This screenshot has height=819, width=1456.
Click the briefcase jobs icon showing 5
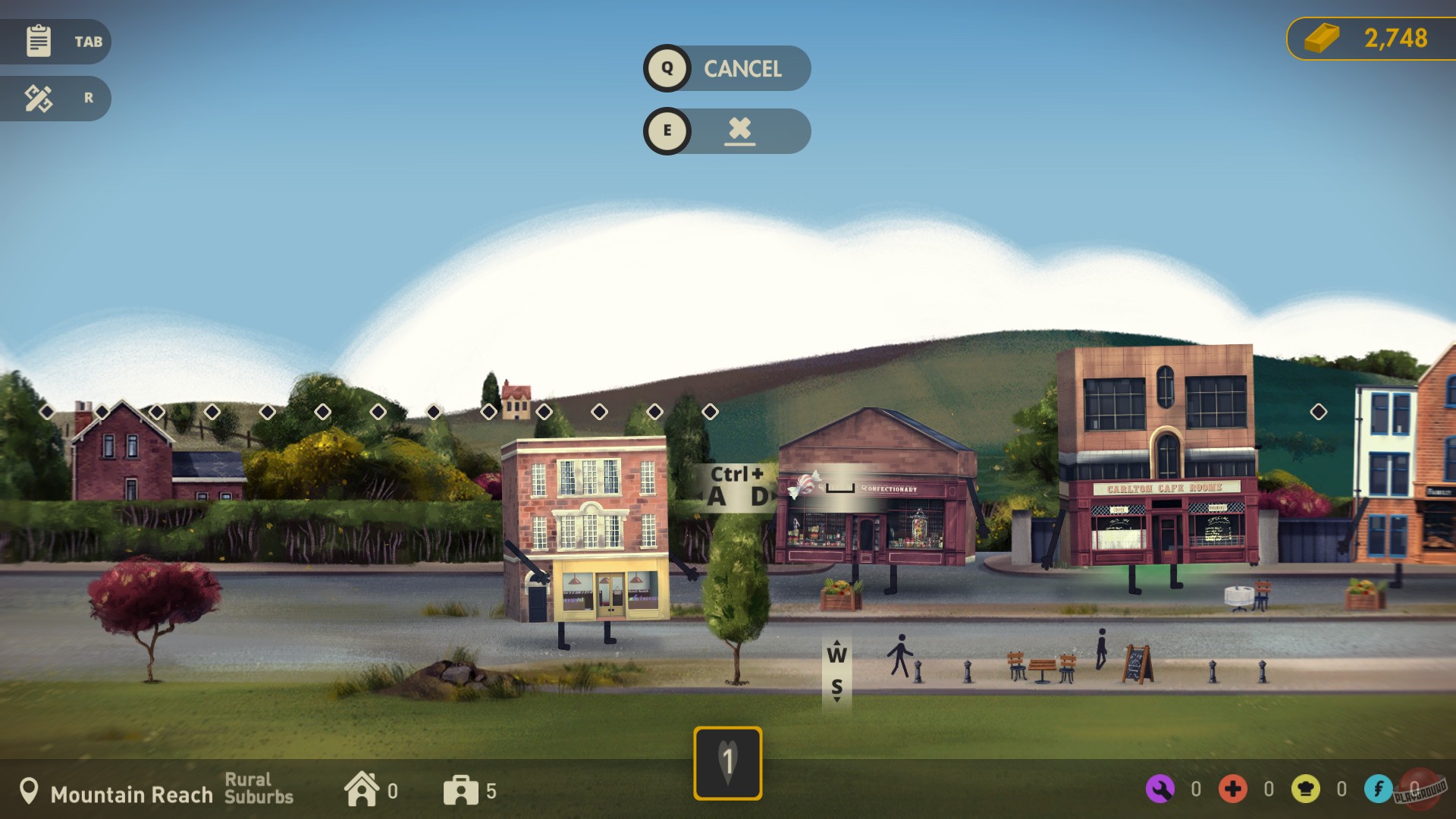point(462,791)
